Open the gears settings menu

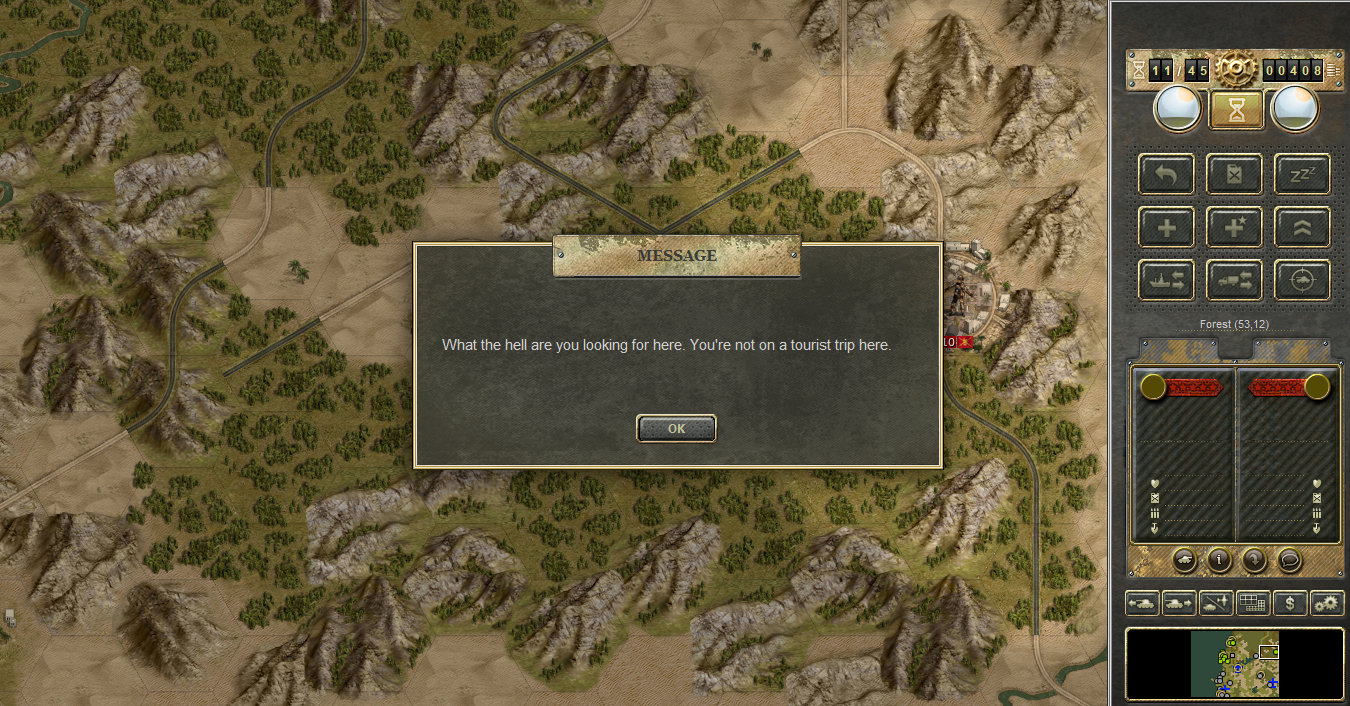(1328, 603)
